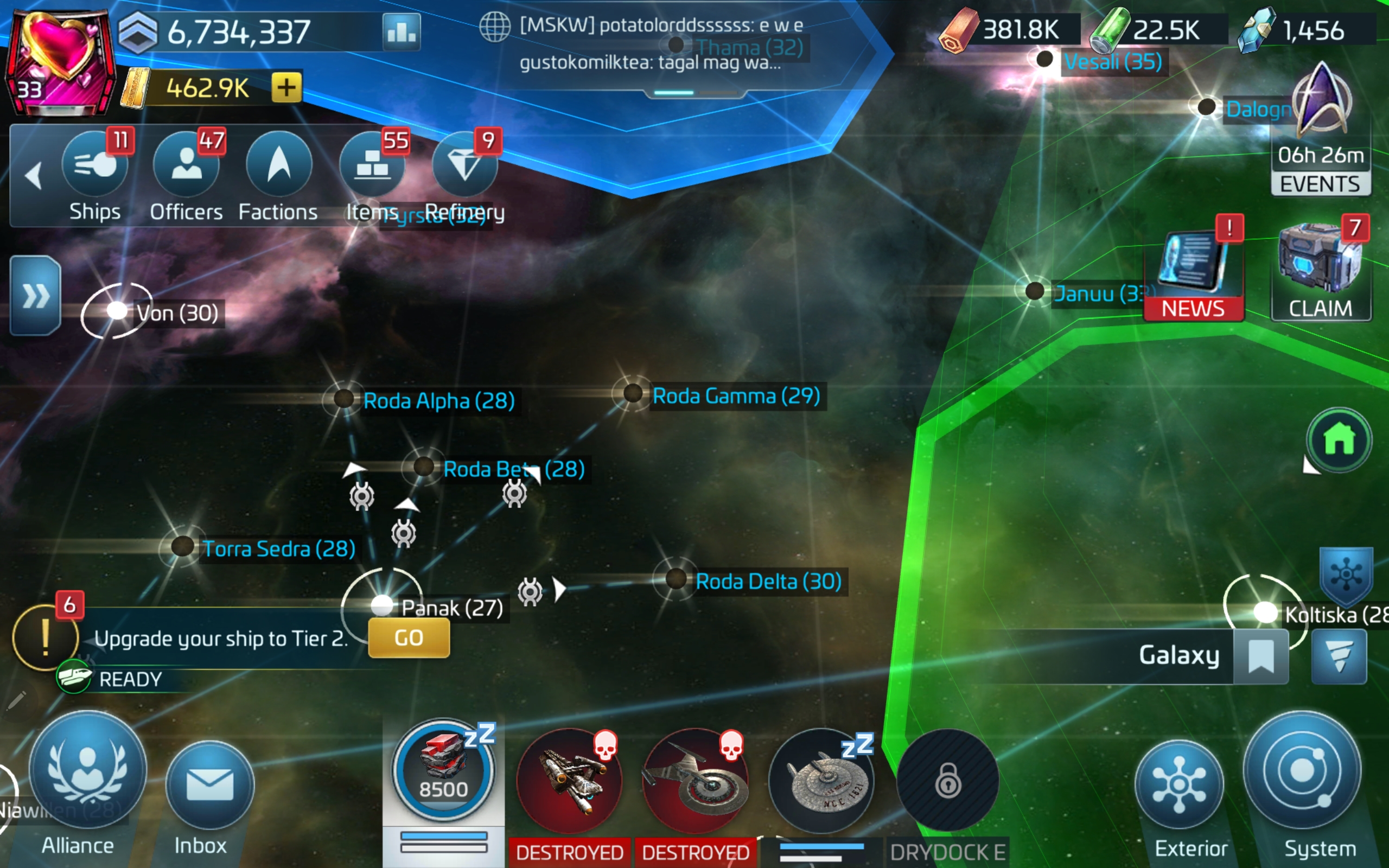This screenshot has width=1389, height=868.
Task: Open the Galaxy bookmarks icon
Action: 1261,655
